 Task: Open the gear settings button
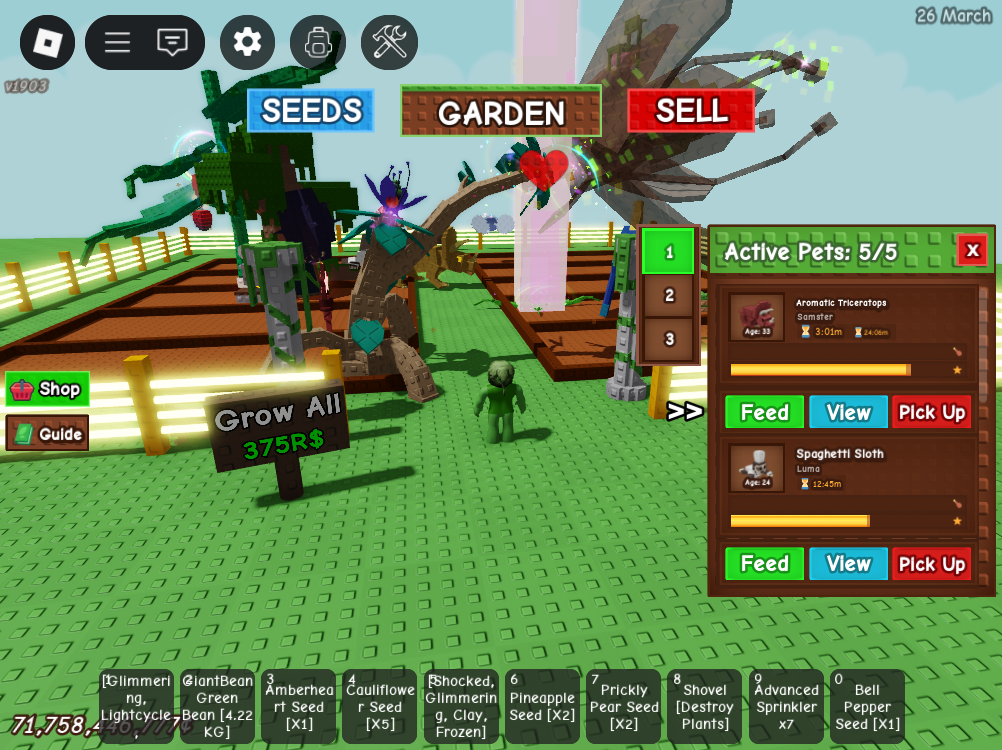[247, 42]
